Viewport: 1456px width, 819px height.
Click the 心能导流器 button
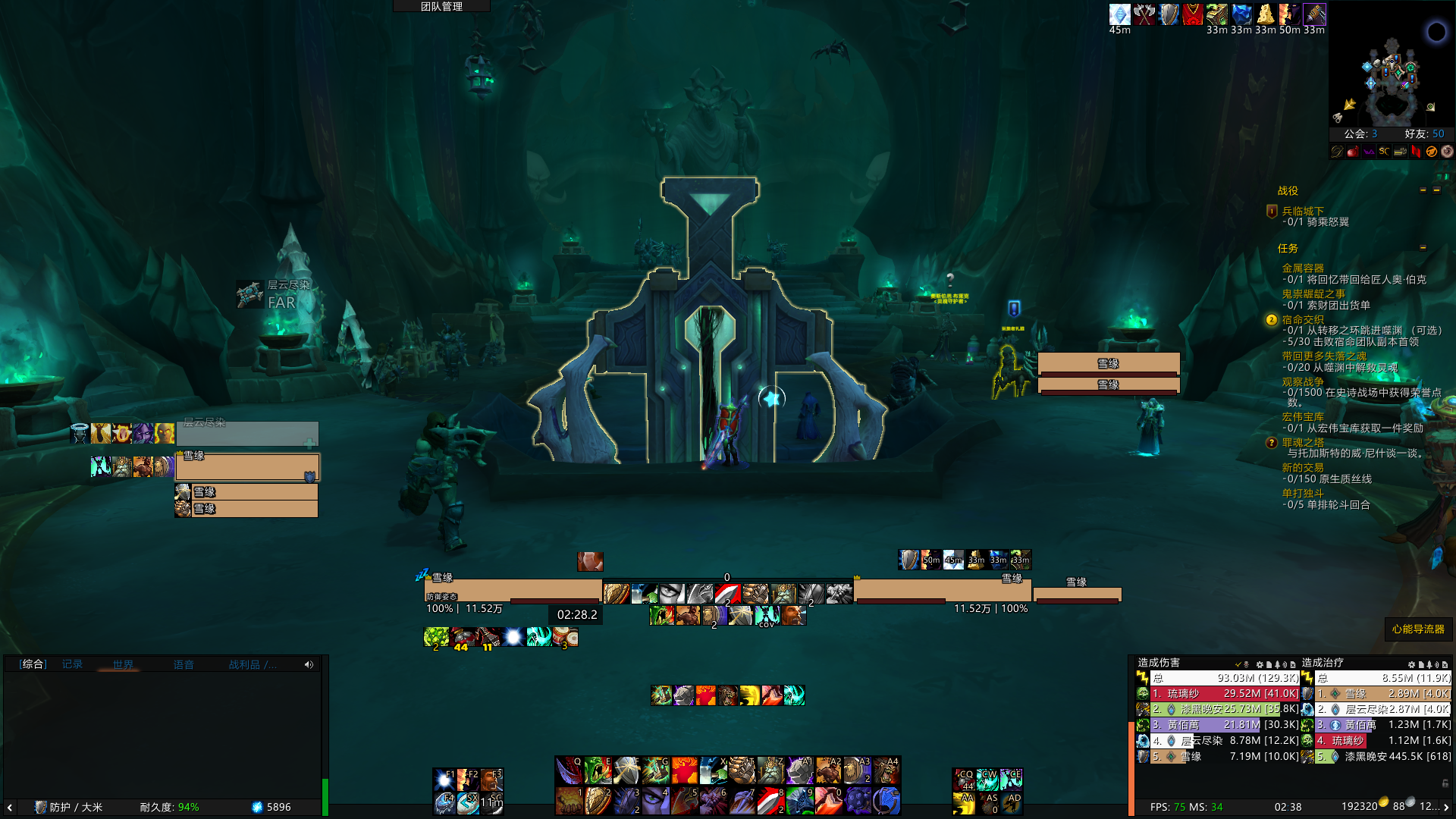pos(1418,629)
